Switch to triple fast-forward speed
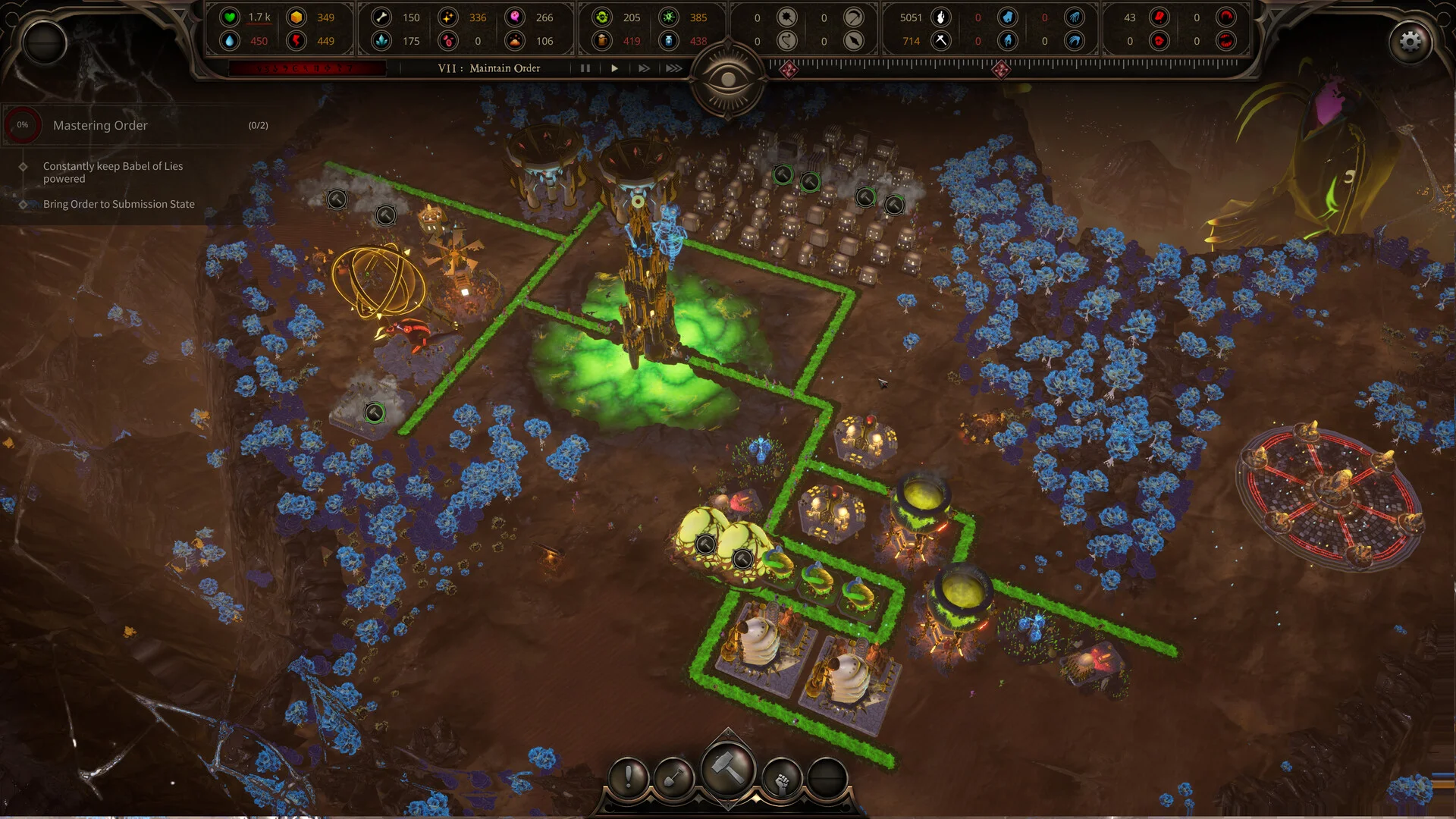Image resolution: width=1456 pixels, height=819 pixels. pyautogui.click(x=673, y=68)
